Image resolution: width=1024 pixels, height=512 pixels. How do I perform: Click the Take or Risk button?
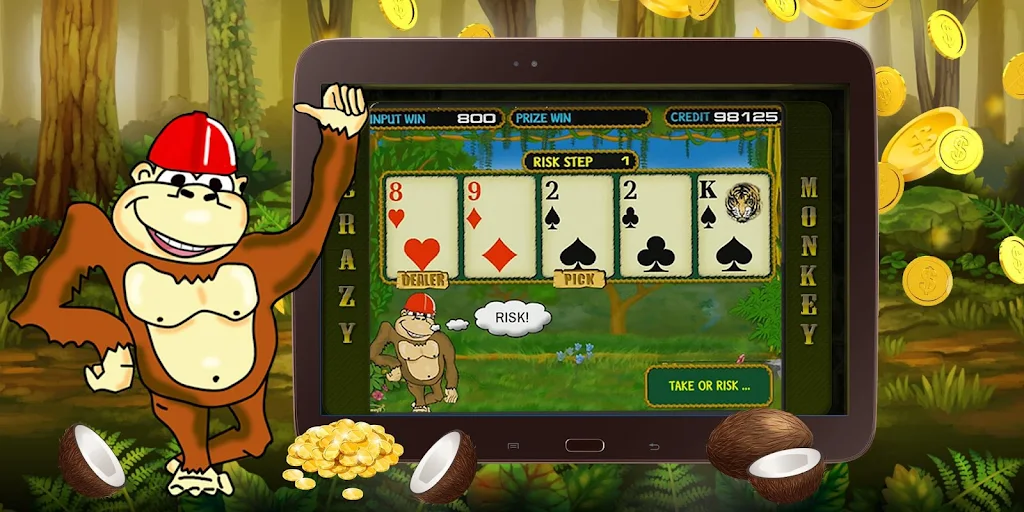[x=708, y=386]
